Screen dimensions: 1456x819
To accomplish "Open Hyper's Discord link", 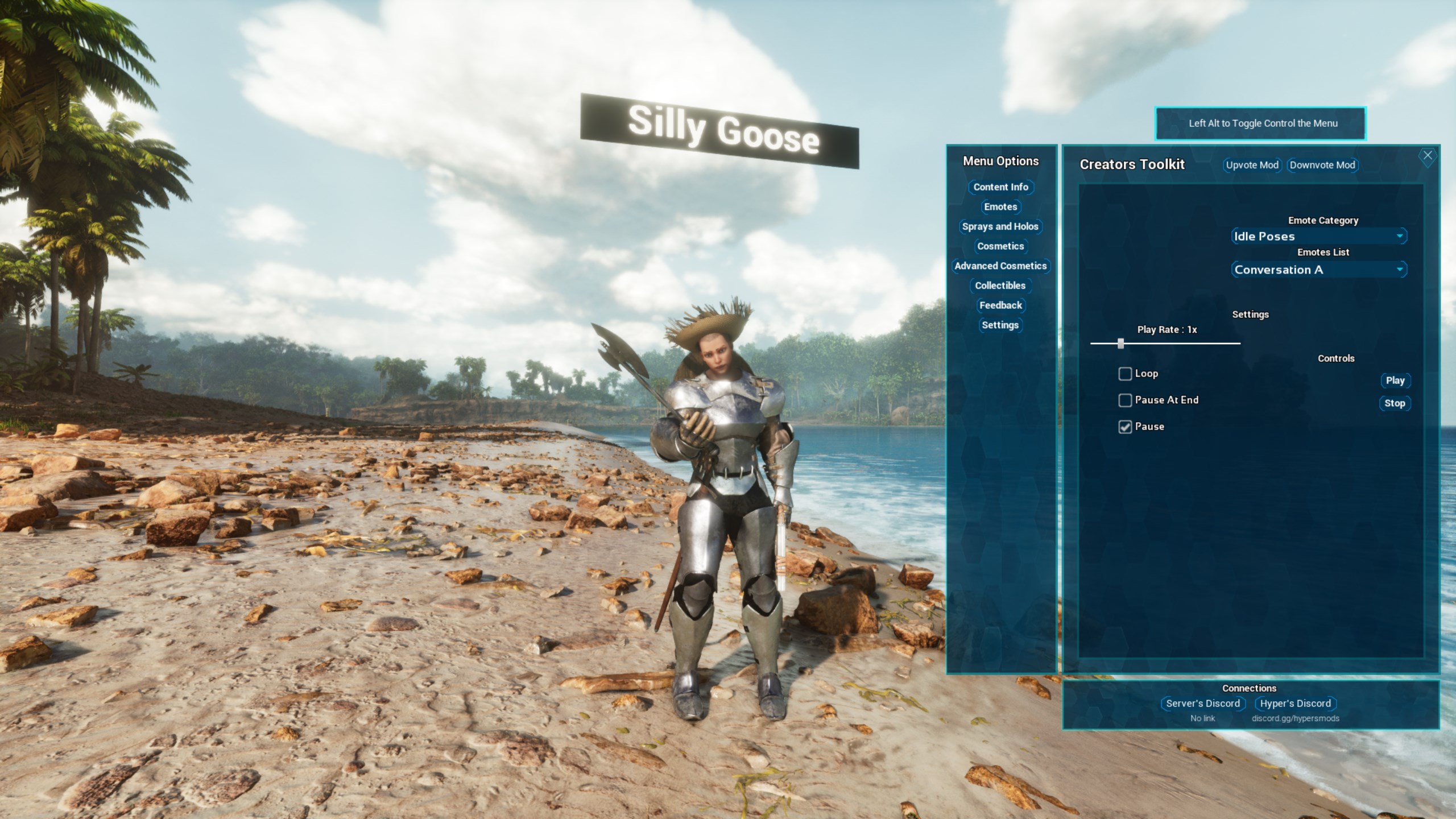I will 1296,704.
